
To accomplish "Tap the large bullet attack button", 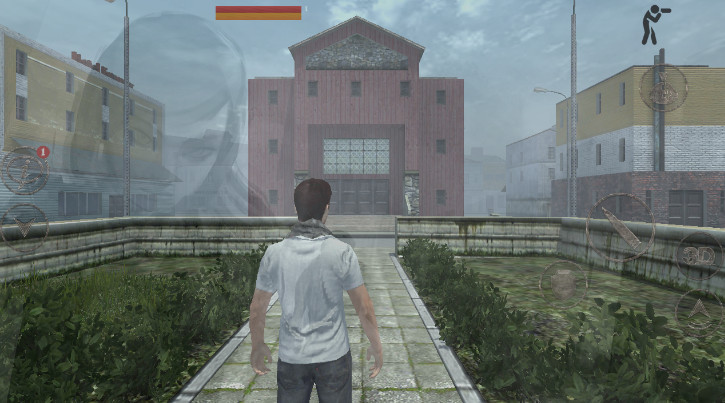I will (x=620, y=227).
